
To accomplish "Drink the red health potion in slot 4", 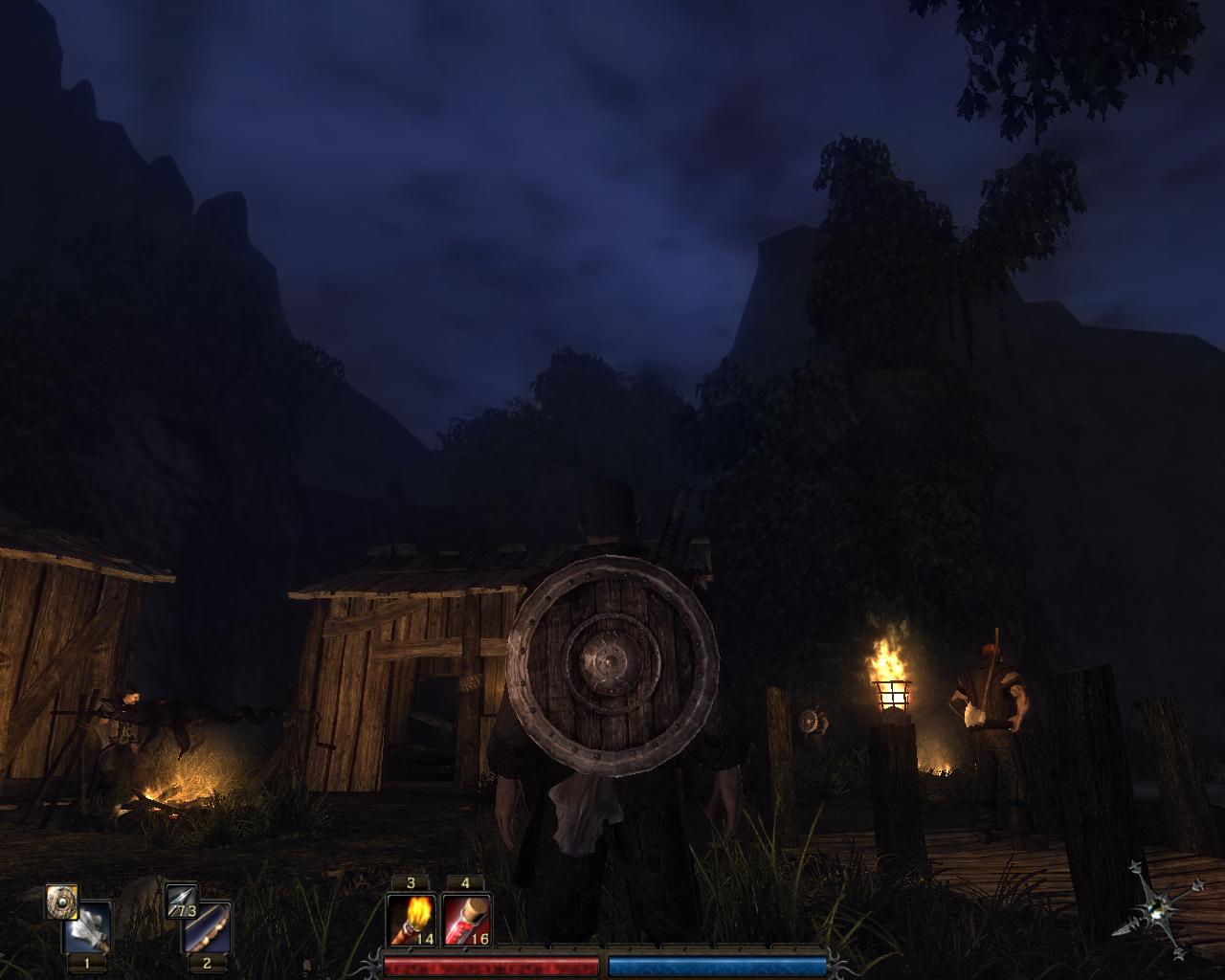I will (x=466, y=921).
